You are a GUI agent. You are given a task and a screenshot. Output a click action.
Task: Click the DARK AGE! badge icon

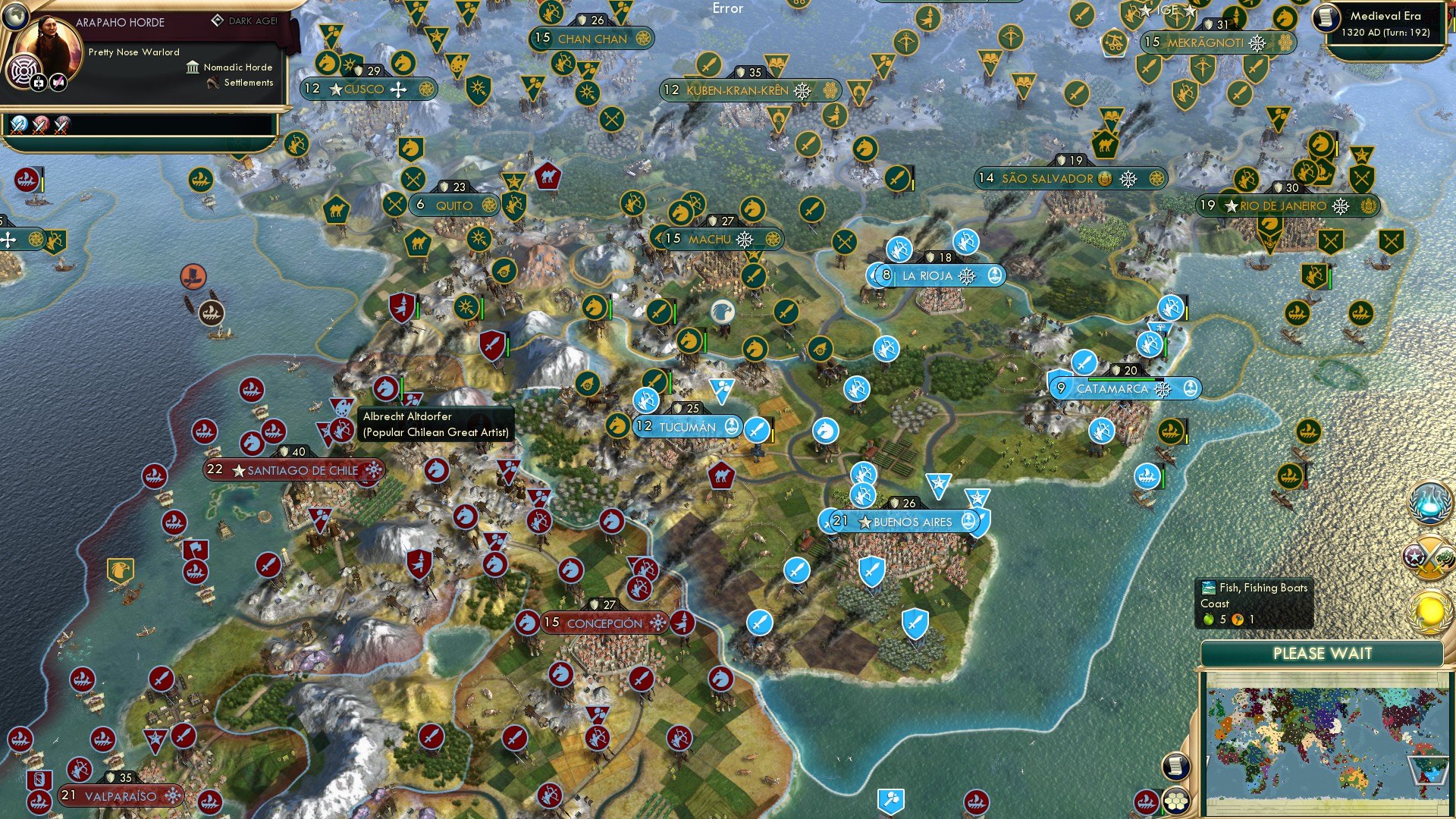coord(218,20)
